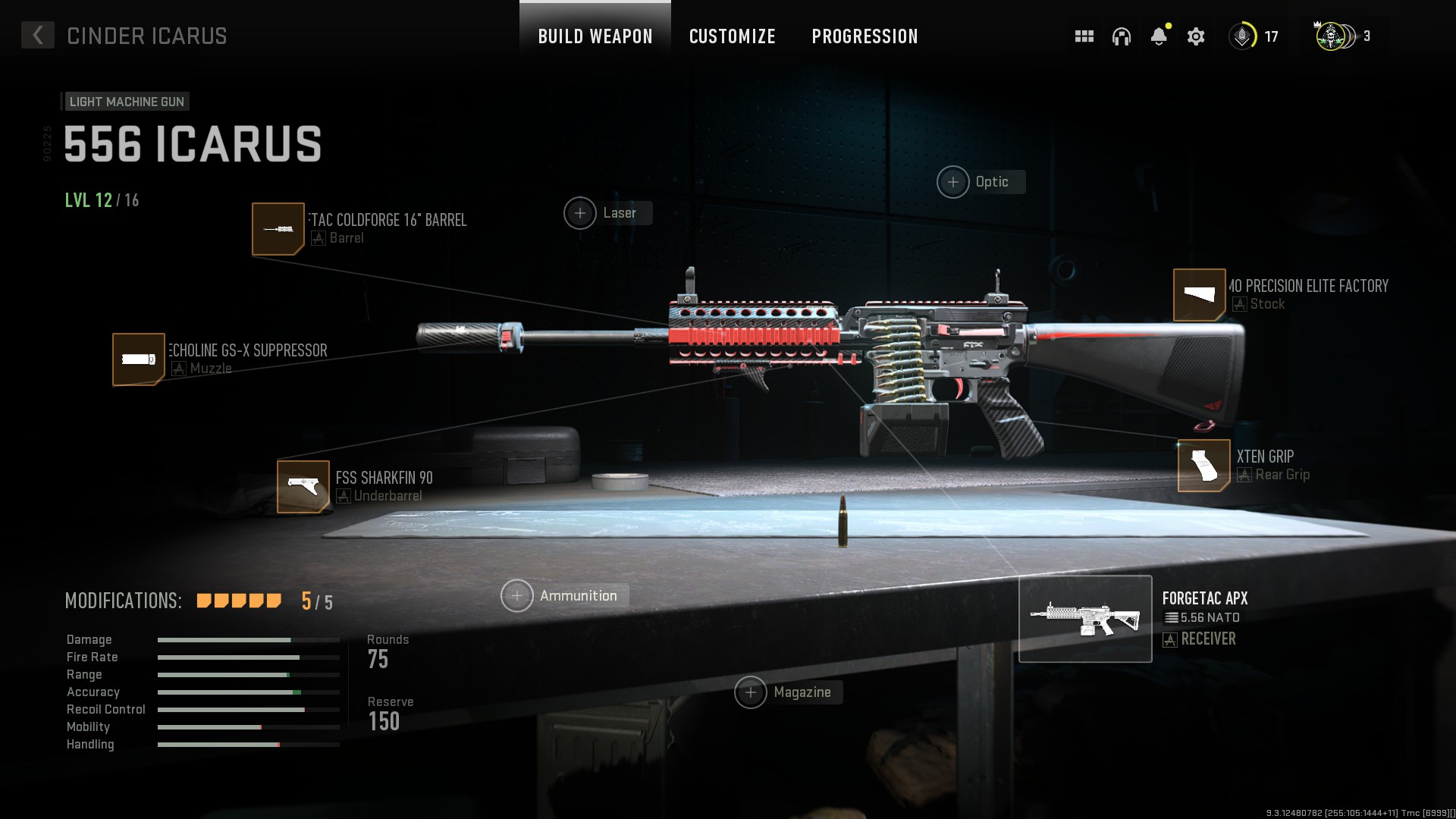Screen dimensions: 1456x819
Task: Add a Magazine attachment
Action: point(751,692)
